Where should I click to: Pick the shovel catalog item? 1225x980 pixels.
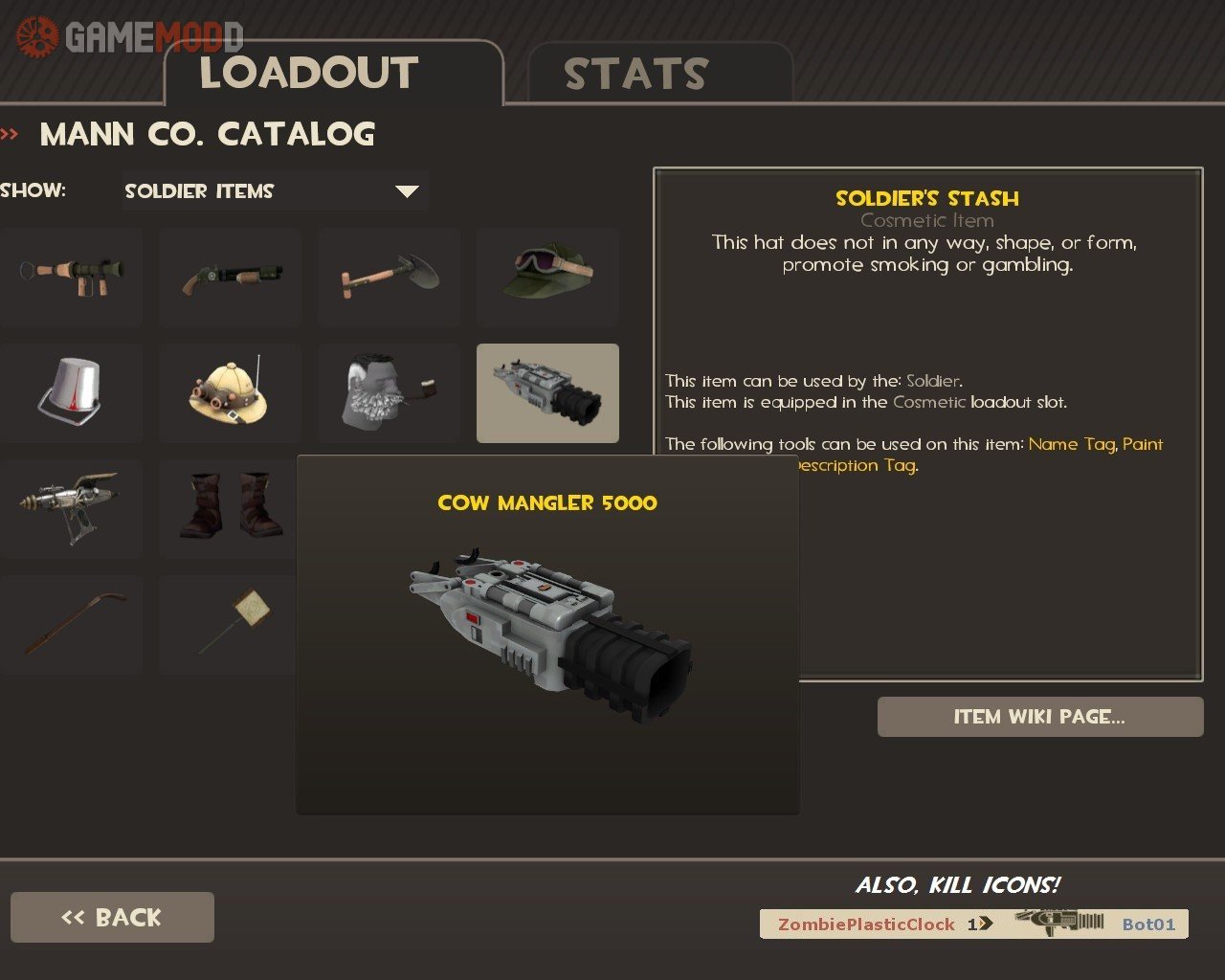click(x=389, y=277)
